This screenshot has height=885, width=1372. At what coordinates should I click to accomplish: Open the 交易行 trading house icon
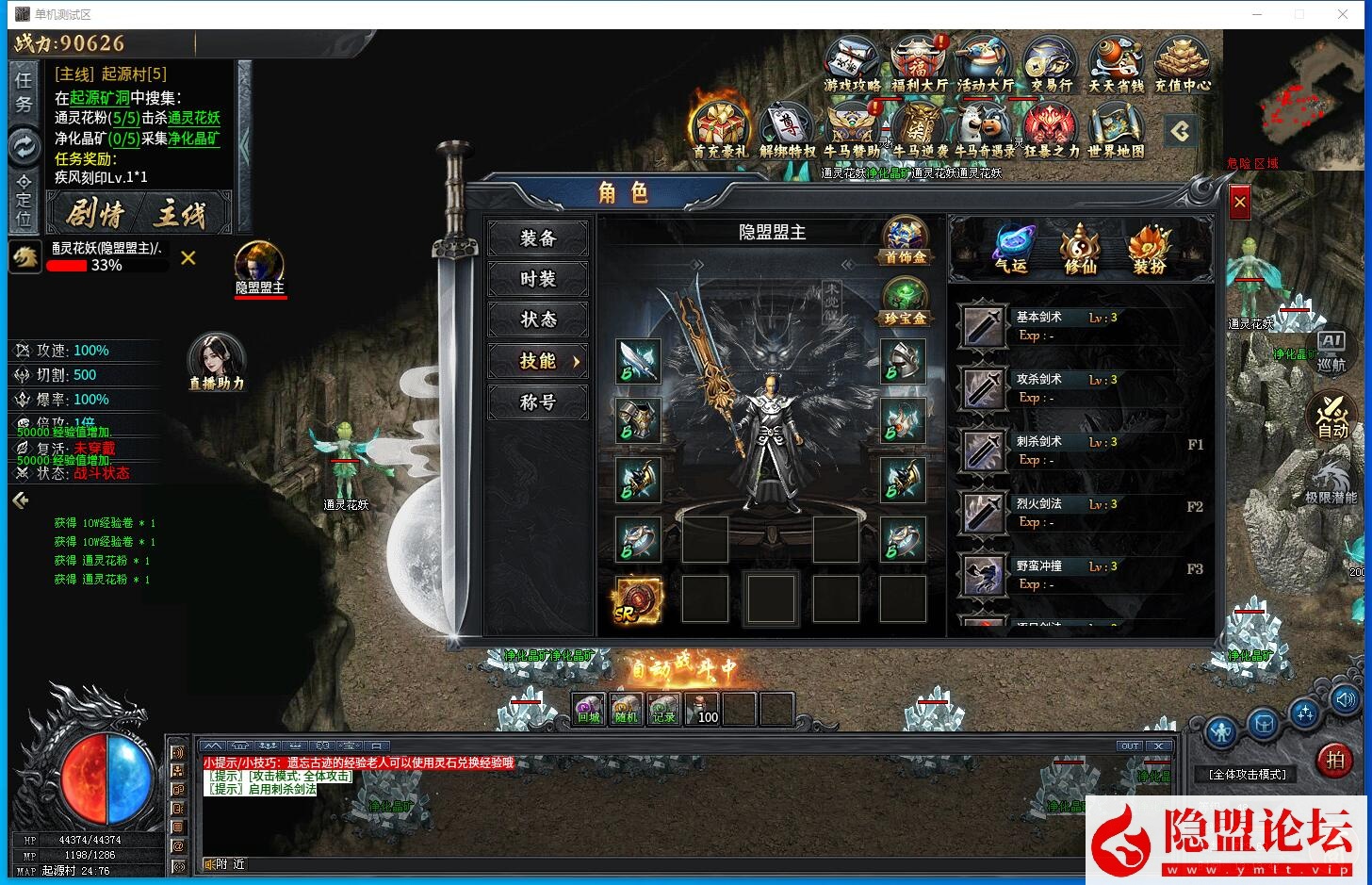point(1049,63)
